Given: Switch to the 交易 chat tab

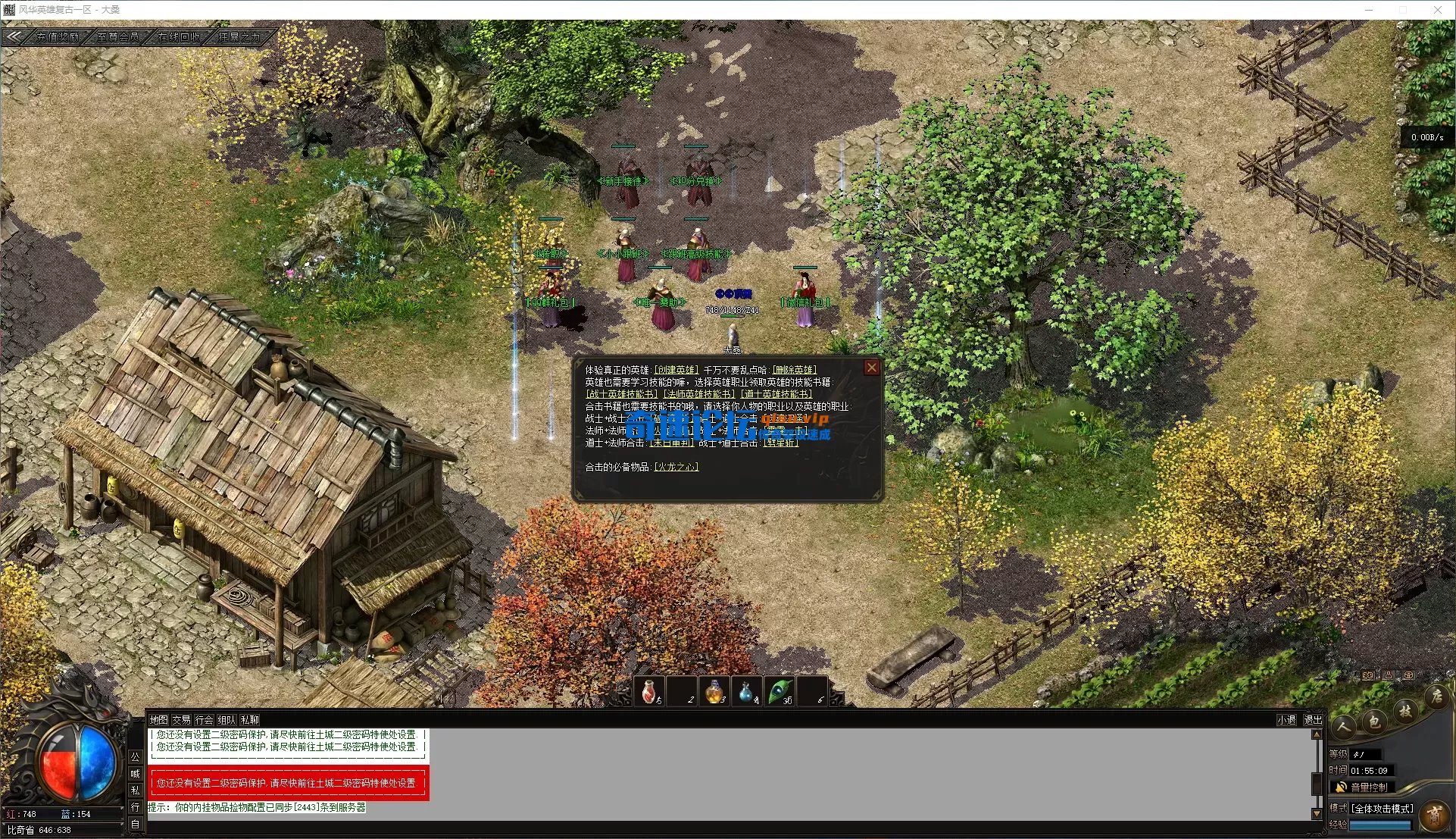Looking at the screenshot, I should 180,720.
